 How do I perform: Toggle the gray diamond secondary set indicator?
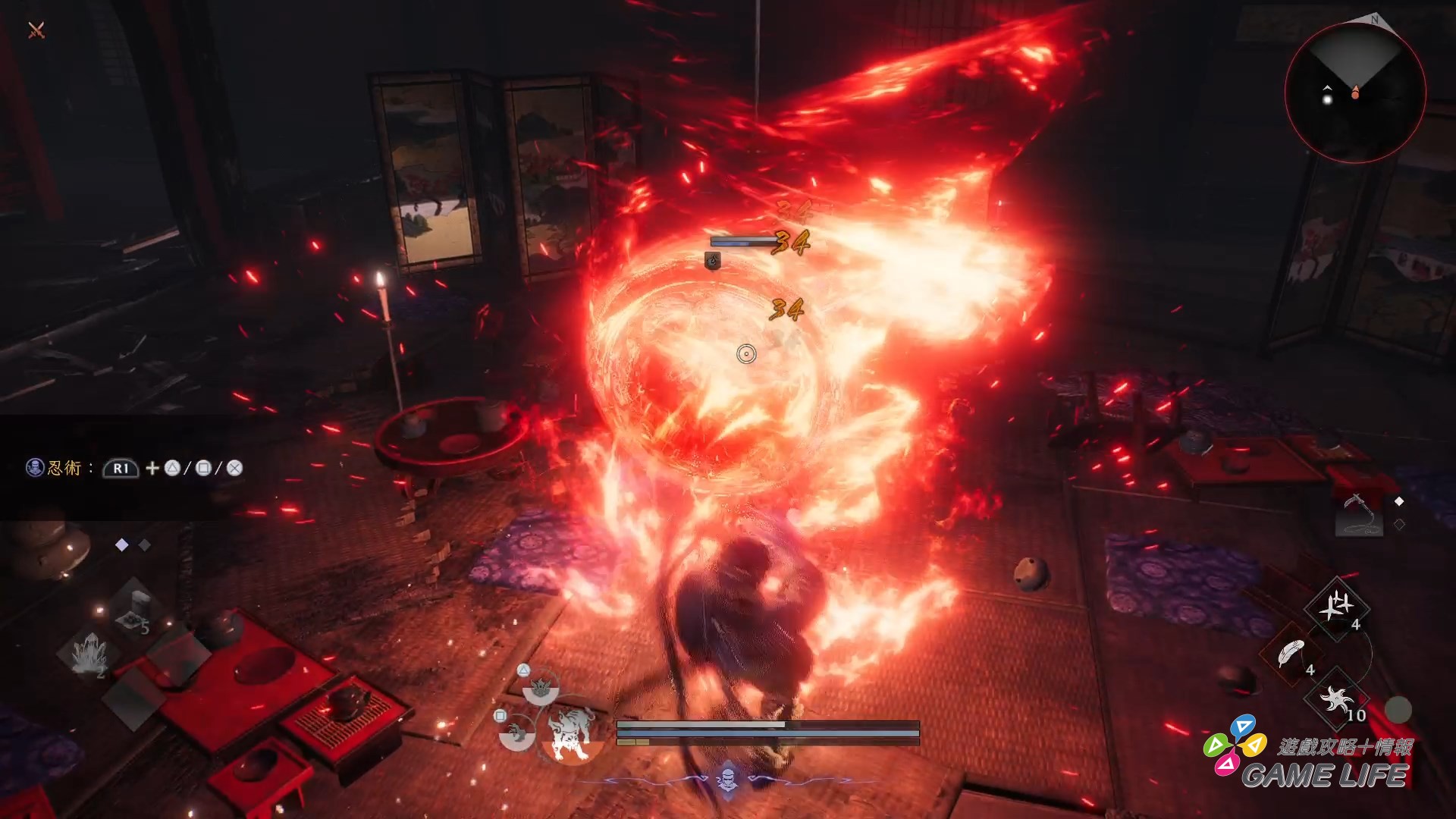[143, 544]
